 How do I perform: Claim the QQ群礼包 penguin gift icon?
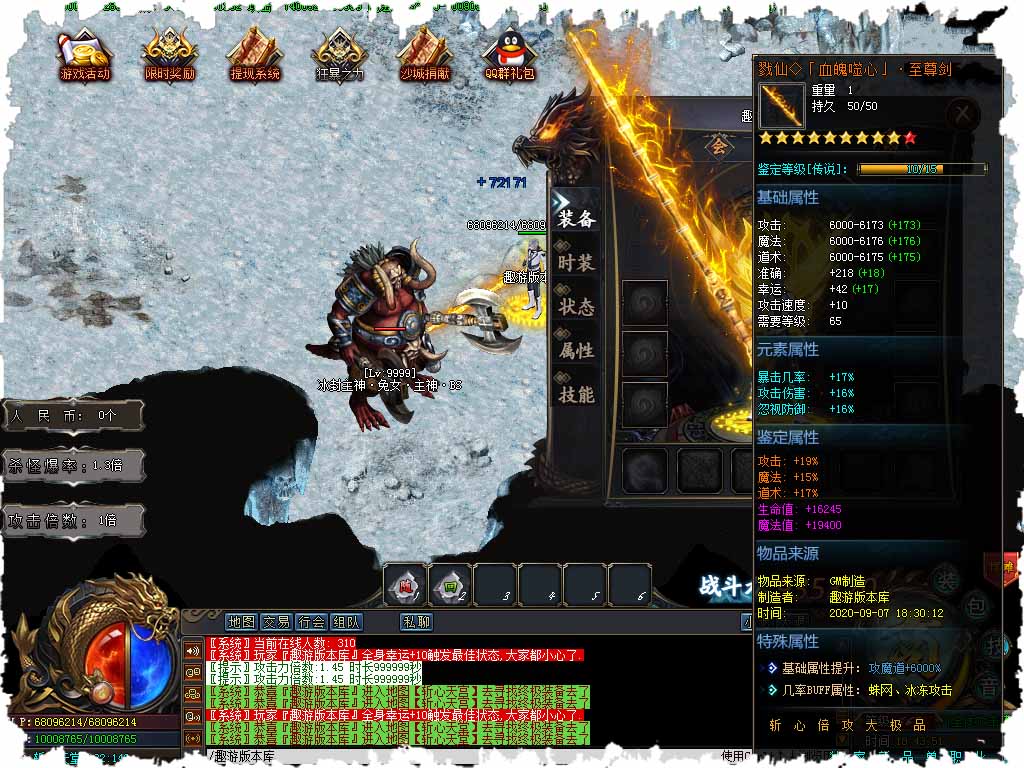(510, 53)
